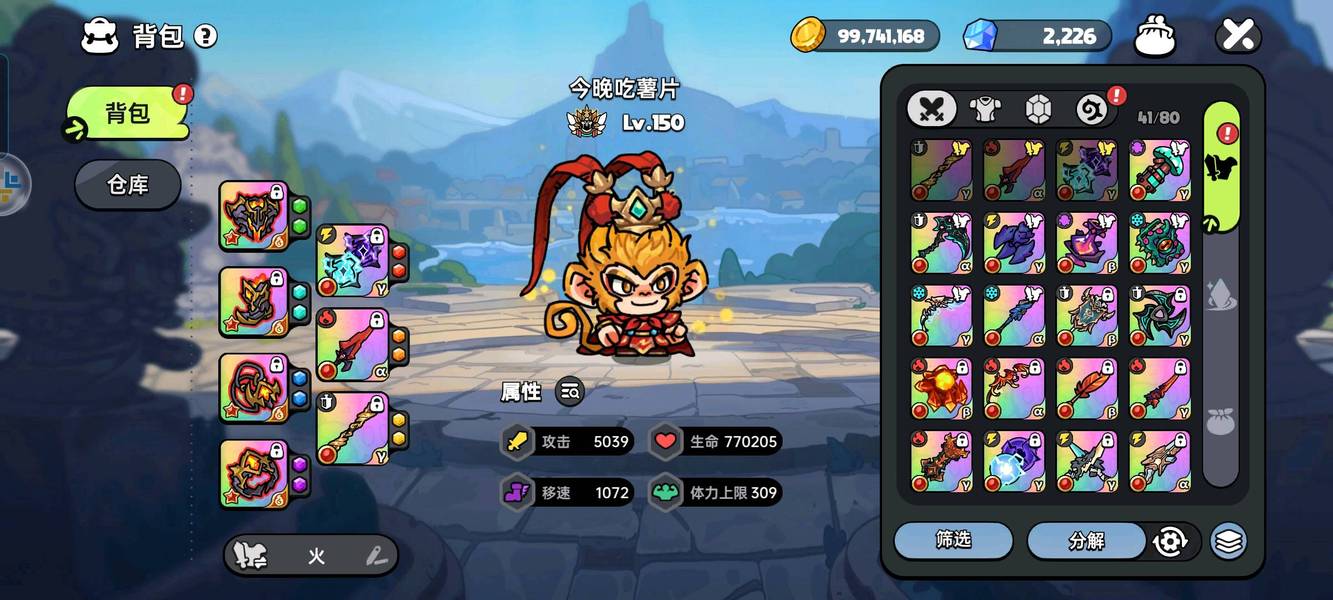The image size is (1333, 600).
Task: Open the 筛选 filter button
Action: 952,540
